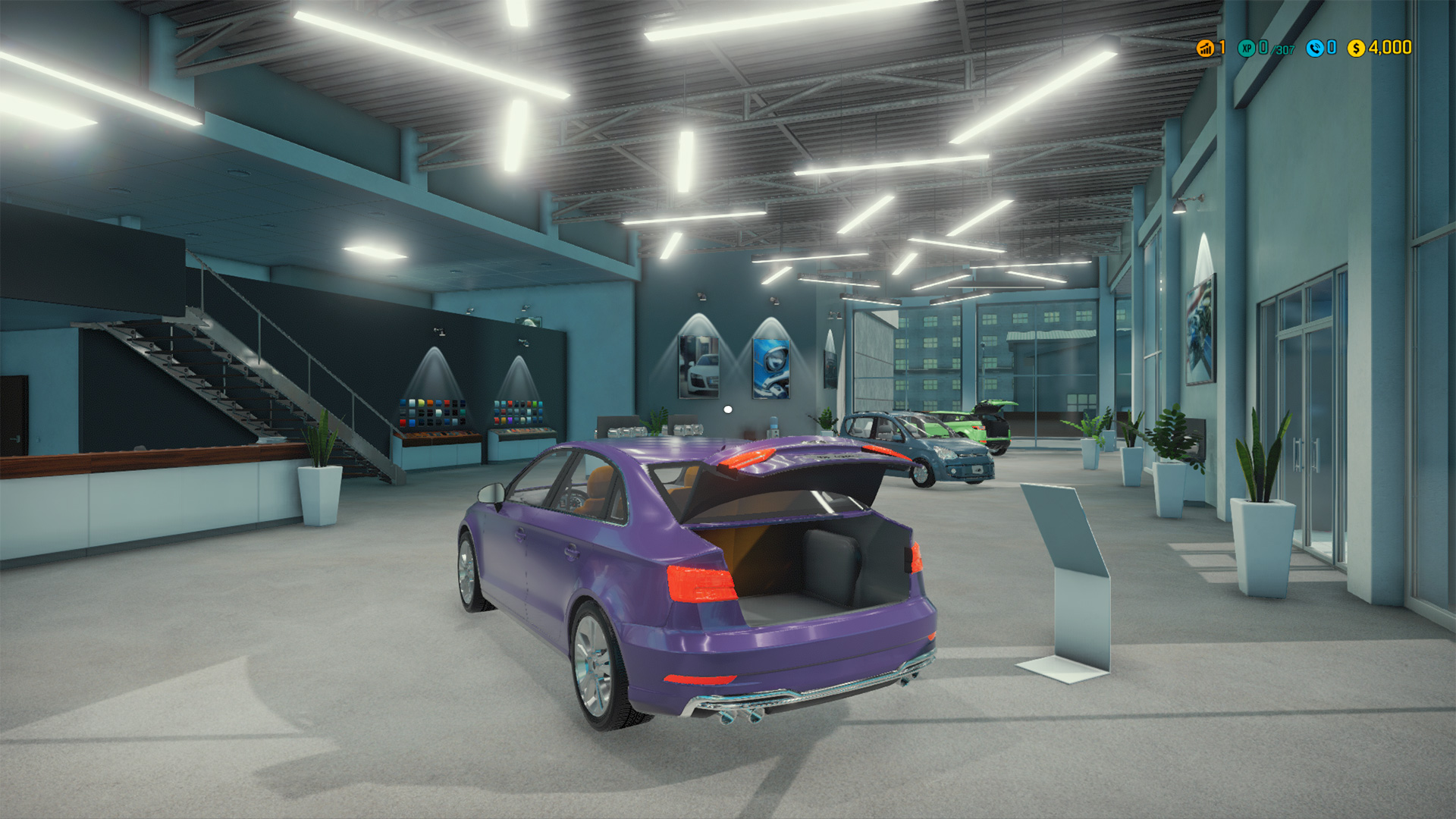Click the orange level indicator icon
Image resolution: width=1456 pixels, height=819 pixels.
pyautogui.click(x=1205, y=49)
